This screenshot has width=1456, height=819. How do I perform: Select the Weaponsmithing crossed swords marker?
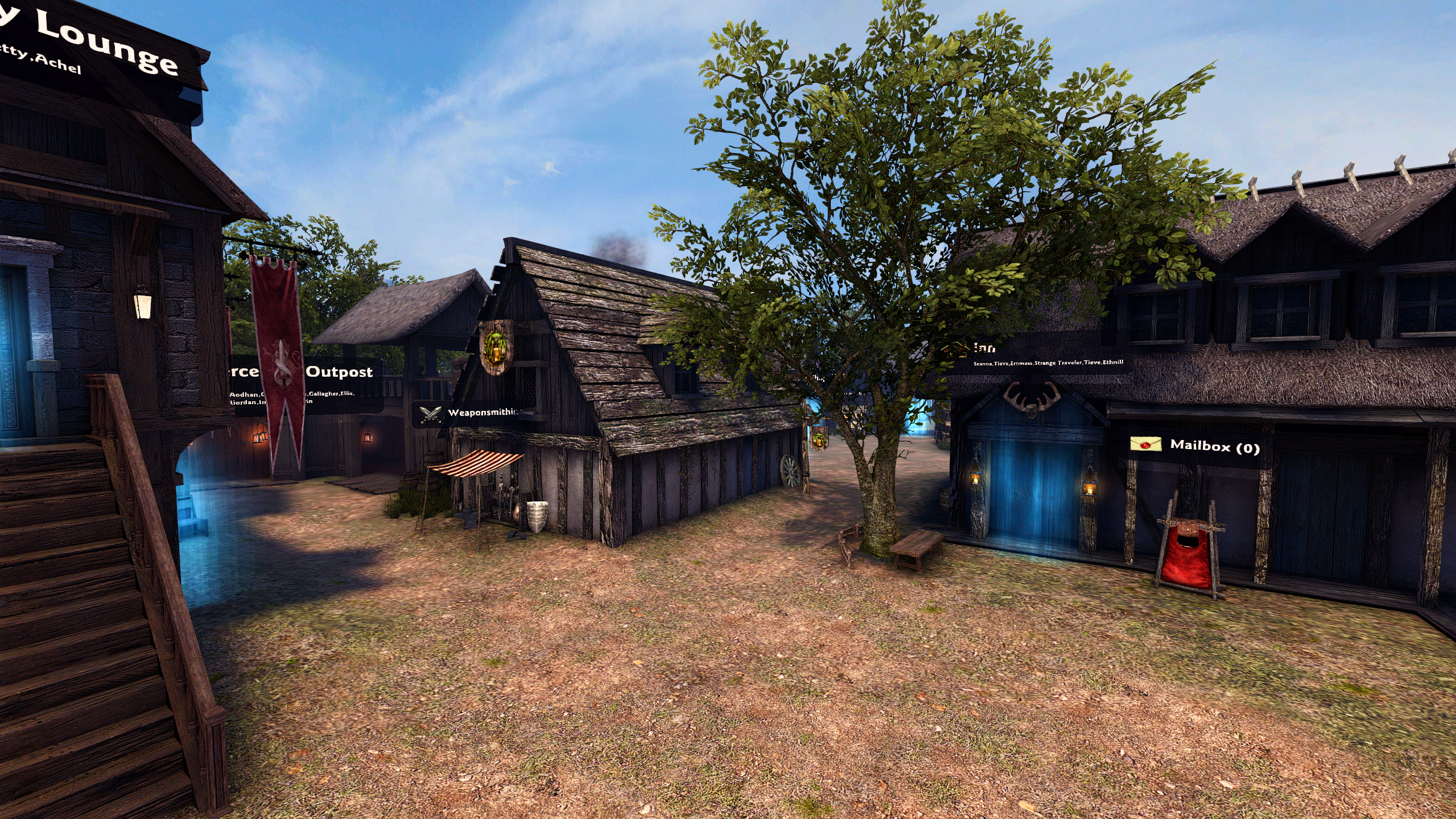click(x=430, y=413)
